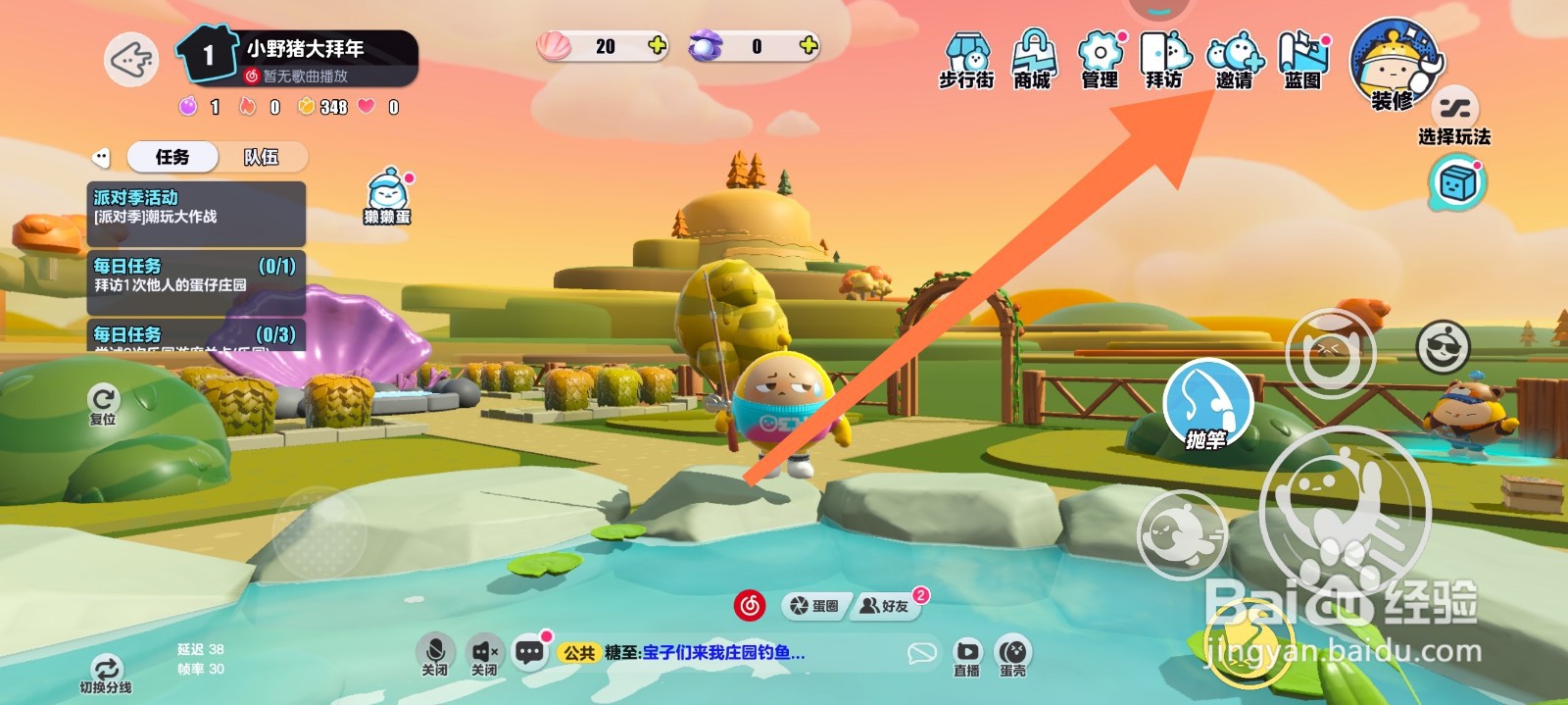The height and width of the screenshot is (705, 1568).
Task: Cast the rod with 抛竿 button
Action: point(1207,406)
